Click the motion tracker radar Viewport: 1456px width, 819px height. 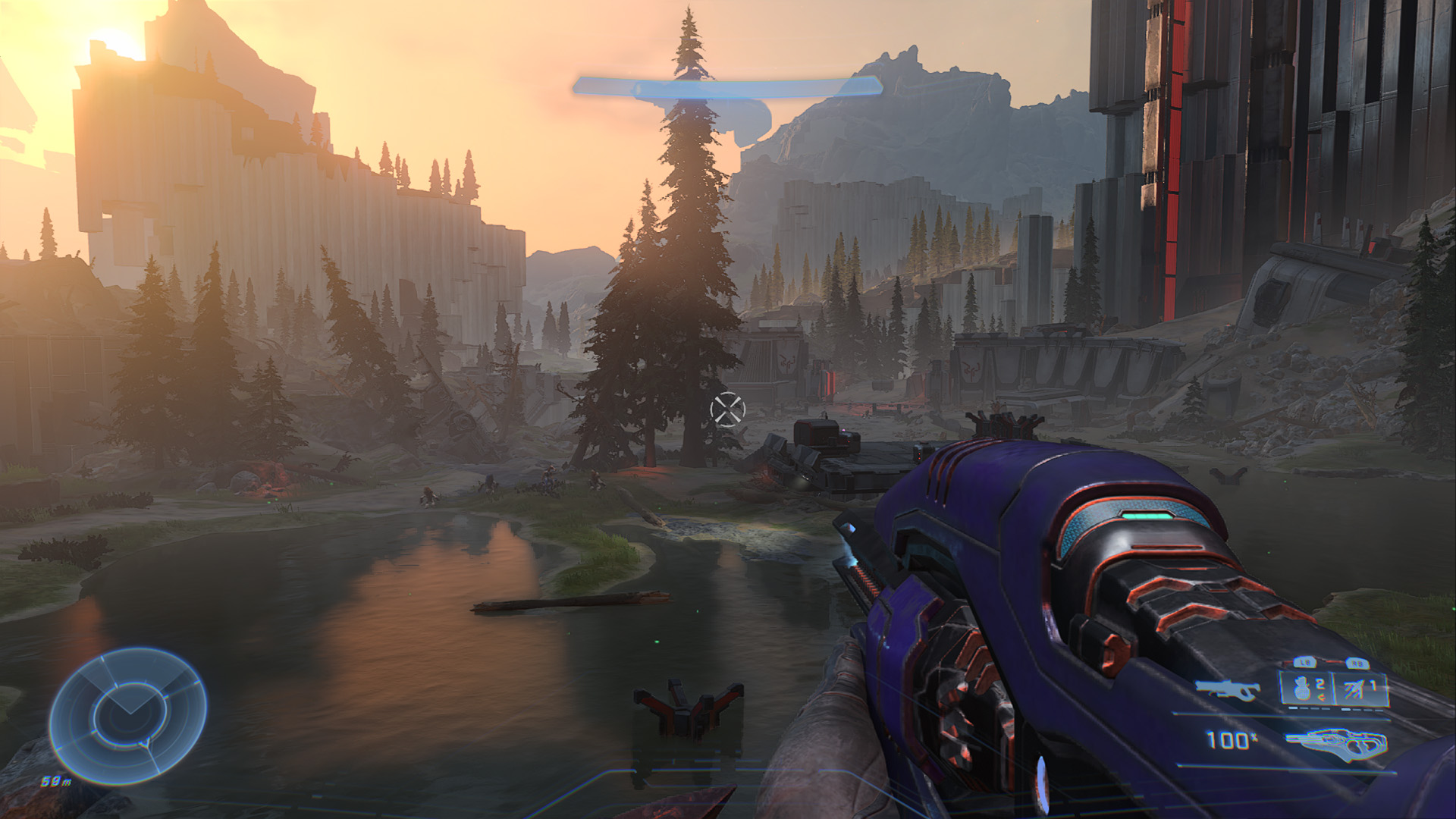coord(127,717)
